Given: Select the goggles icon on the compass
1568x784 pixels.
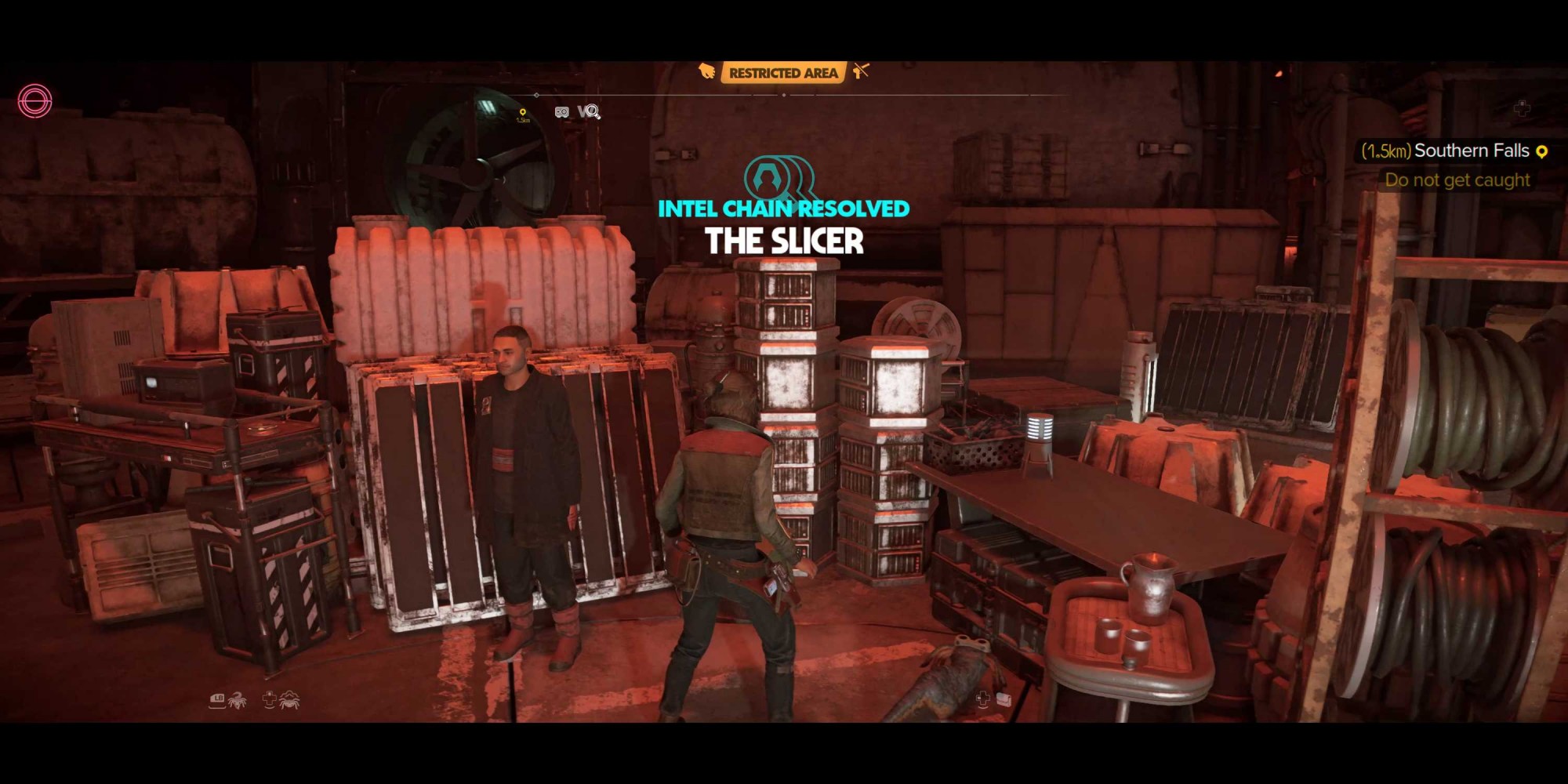Looking at the screenshot, I should tap(561, 112).
